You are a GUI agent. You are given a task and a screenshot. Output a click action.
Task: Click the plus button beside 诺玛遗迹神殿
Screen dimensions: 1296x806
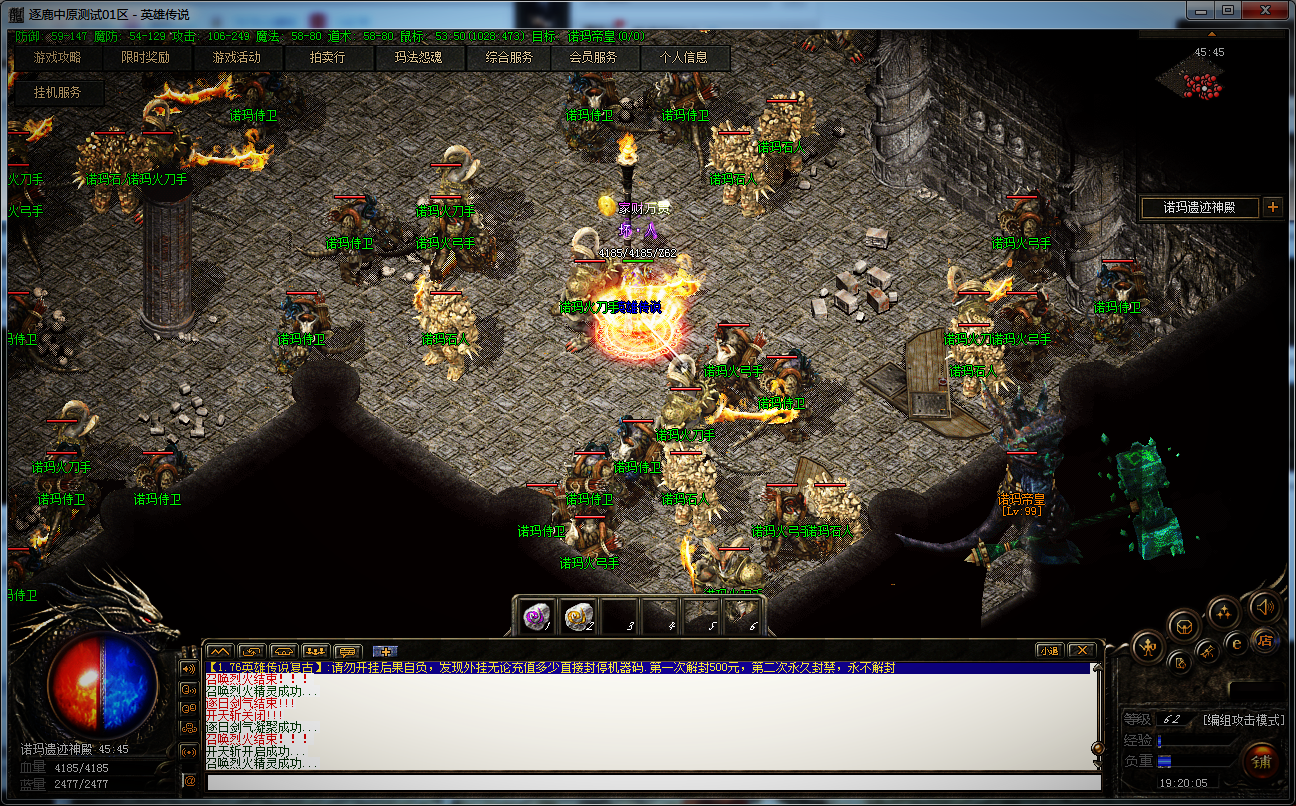(x=1272, y=207)
